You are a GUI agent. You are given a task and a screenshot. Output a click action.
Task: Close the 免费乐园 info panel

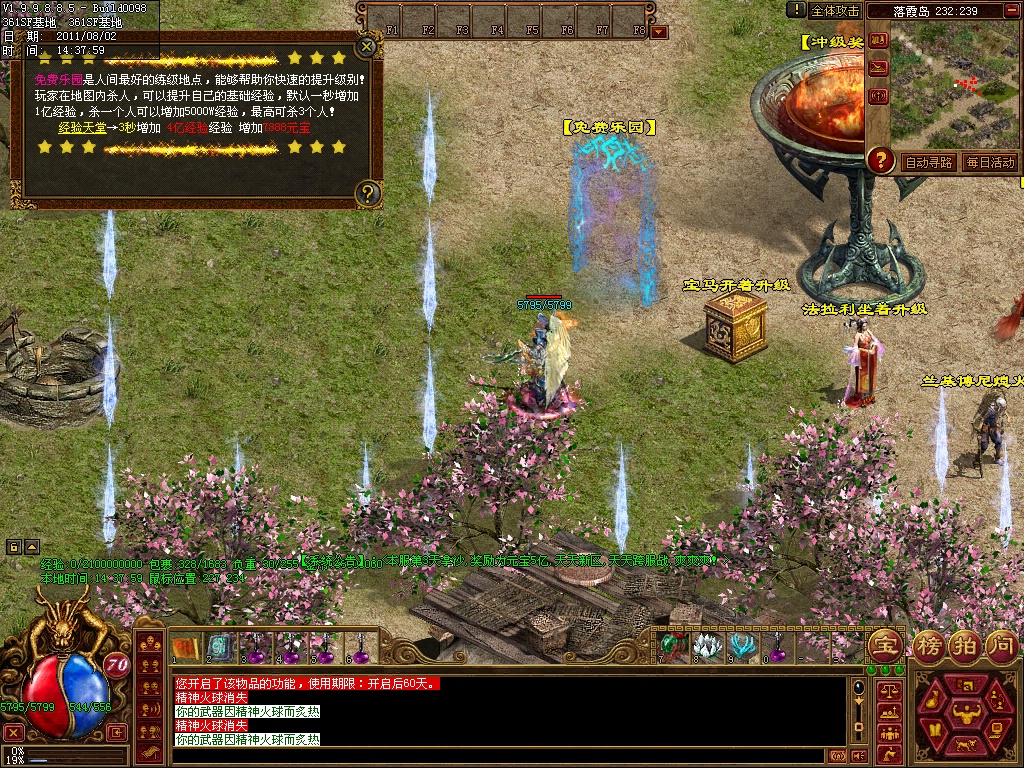pos(368,46)
